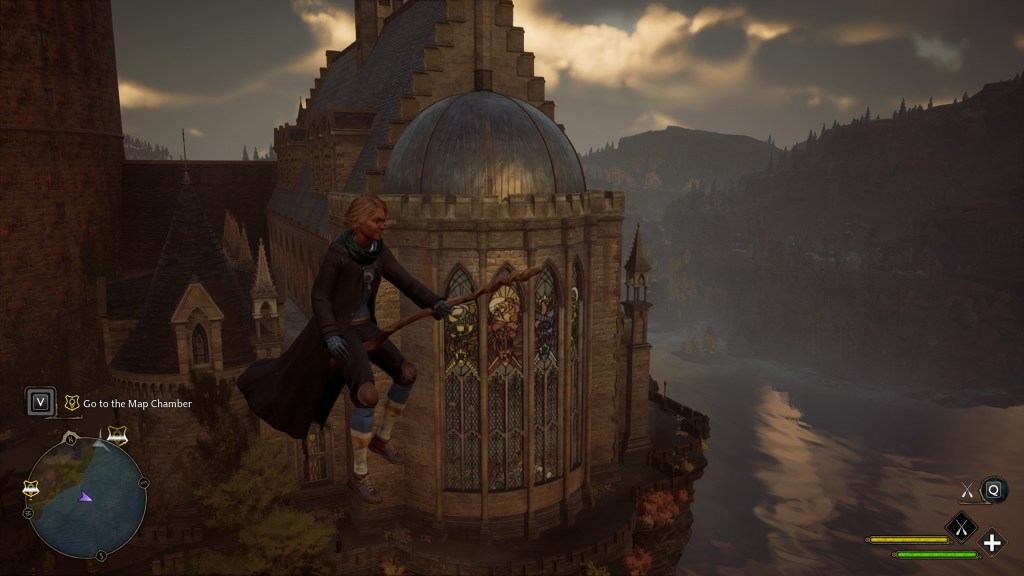Select the Go to the Map Chamber objective
1024x576 pixels.
(x=137, y=403)
